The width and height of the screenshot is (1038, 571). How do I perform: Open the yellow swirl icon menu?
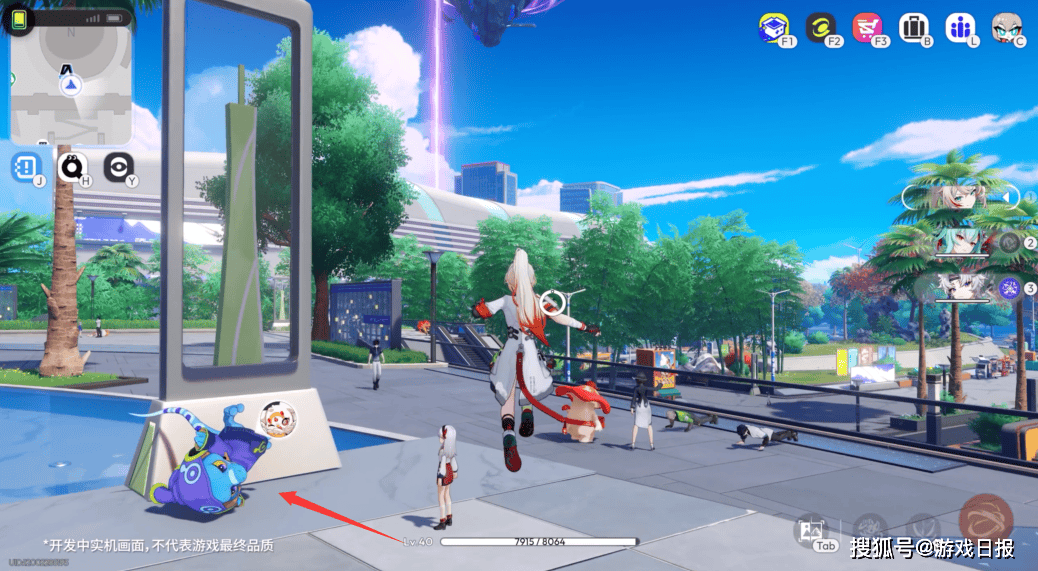point(820,28)
